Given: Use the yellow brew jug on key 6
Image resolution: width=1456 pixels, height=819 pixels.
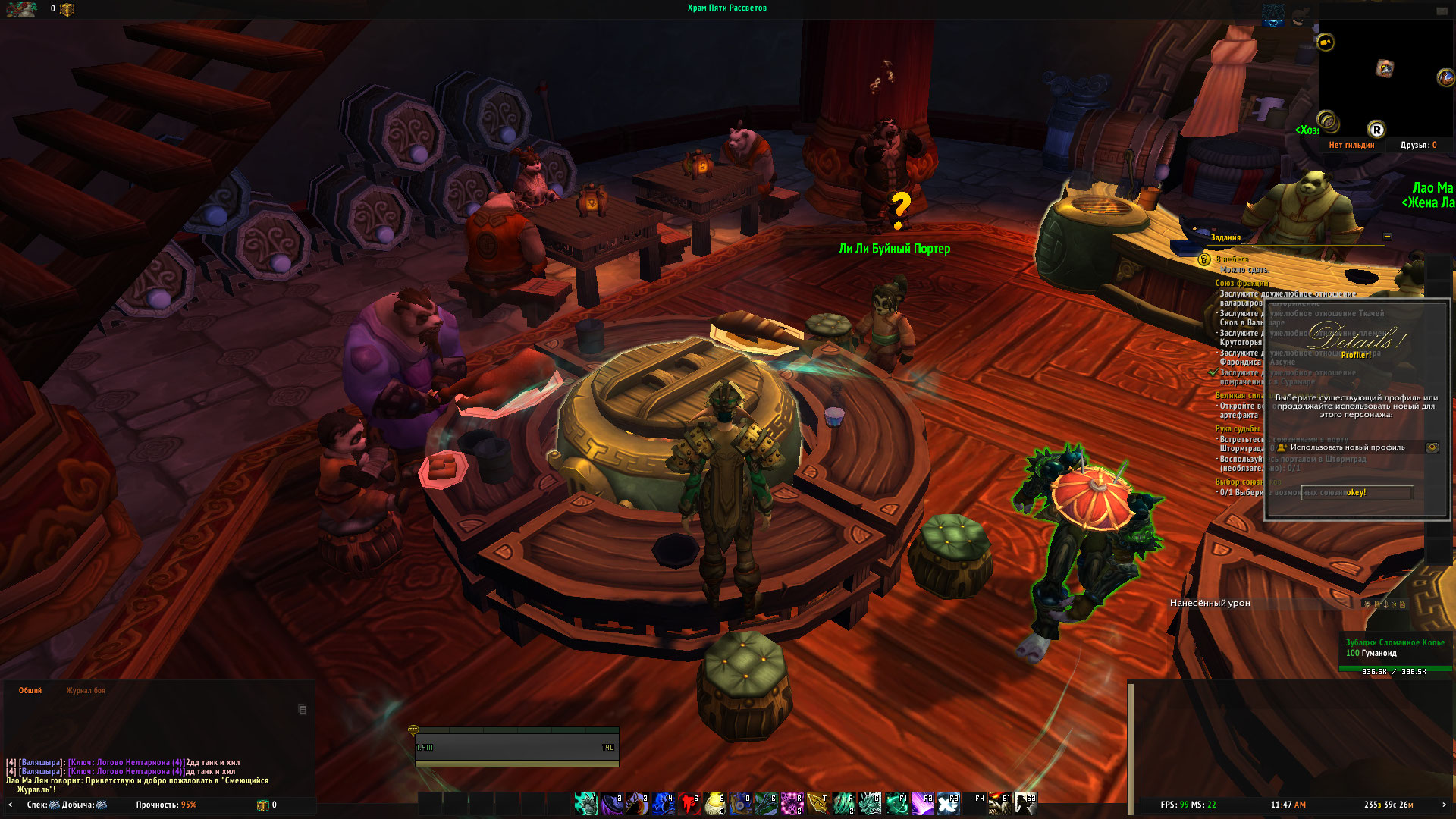Looking at the screenshot, I should pos(714,804).
